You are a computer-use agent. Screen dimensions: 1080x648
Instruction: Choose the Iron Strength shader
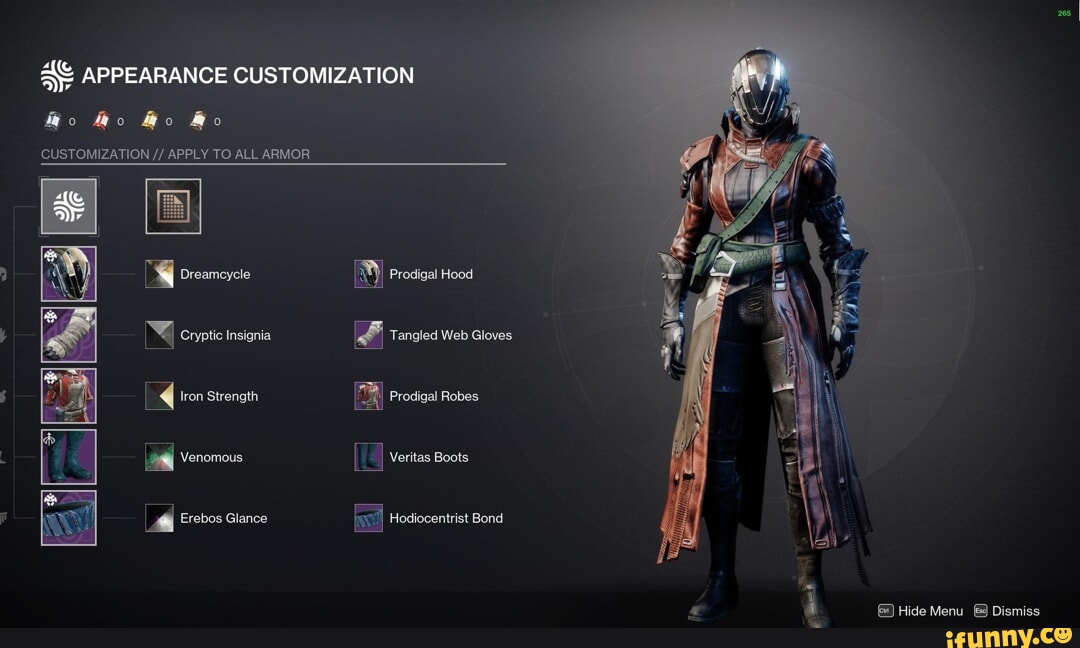point(159,396)
